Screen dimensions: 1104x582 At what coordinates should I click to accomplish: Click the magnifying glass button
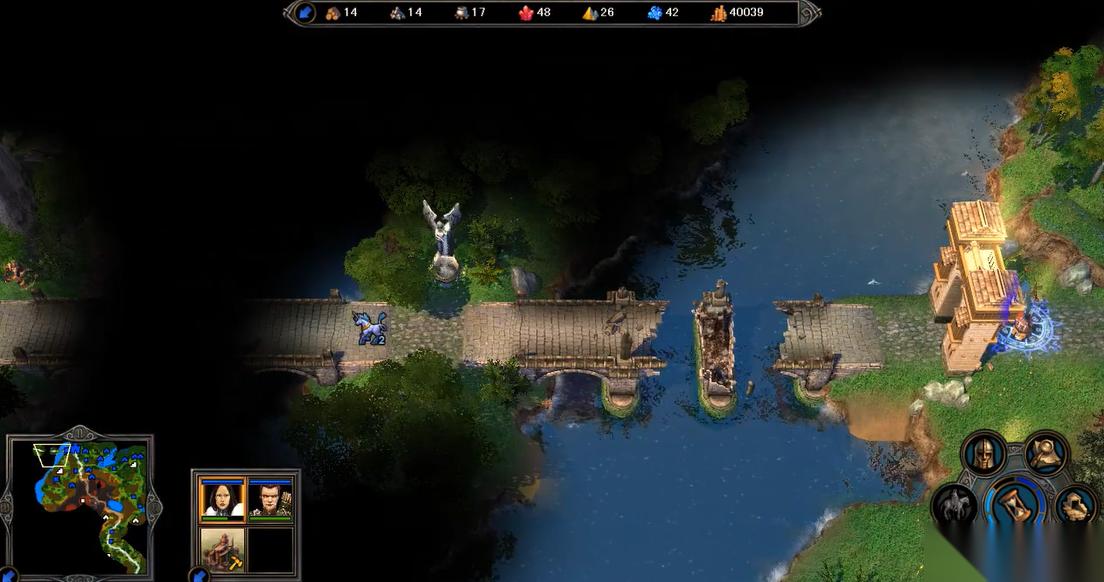pos(1046,452)
